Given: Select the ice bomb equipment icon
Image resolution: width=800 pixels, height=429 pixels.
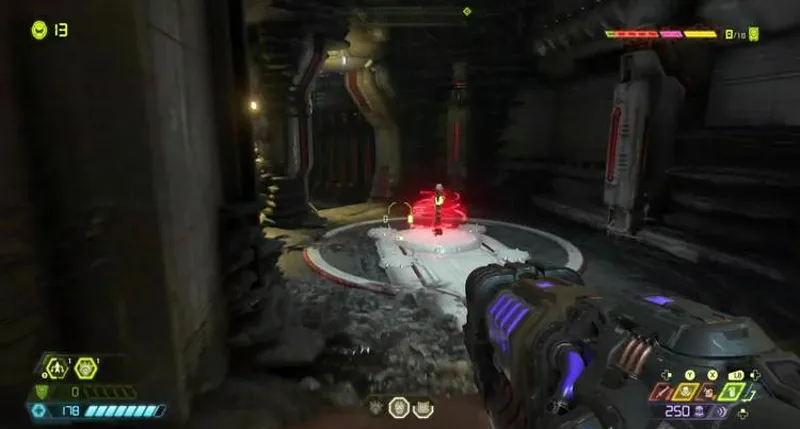Looking at the screenshot, I should [86, 368].
